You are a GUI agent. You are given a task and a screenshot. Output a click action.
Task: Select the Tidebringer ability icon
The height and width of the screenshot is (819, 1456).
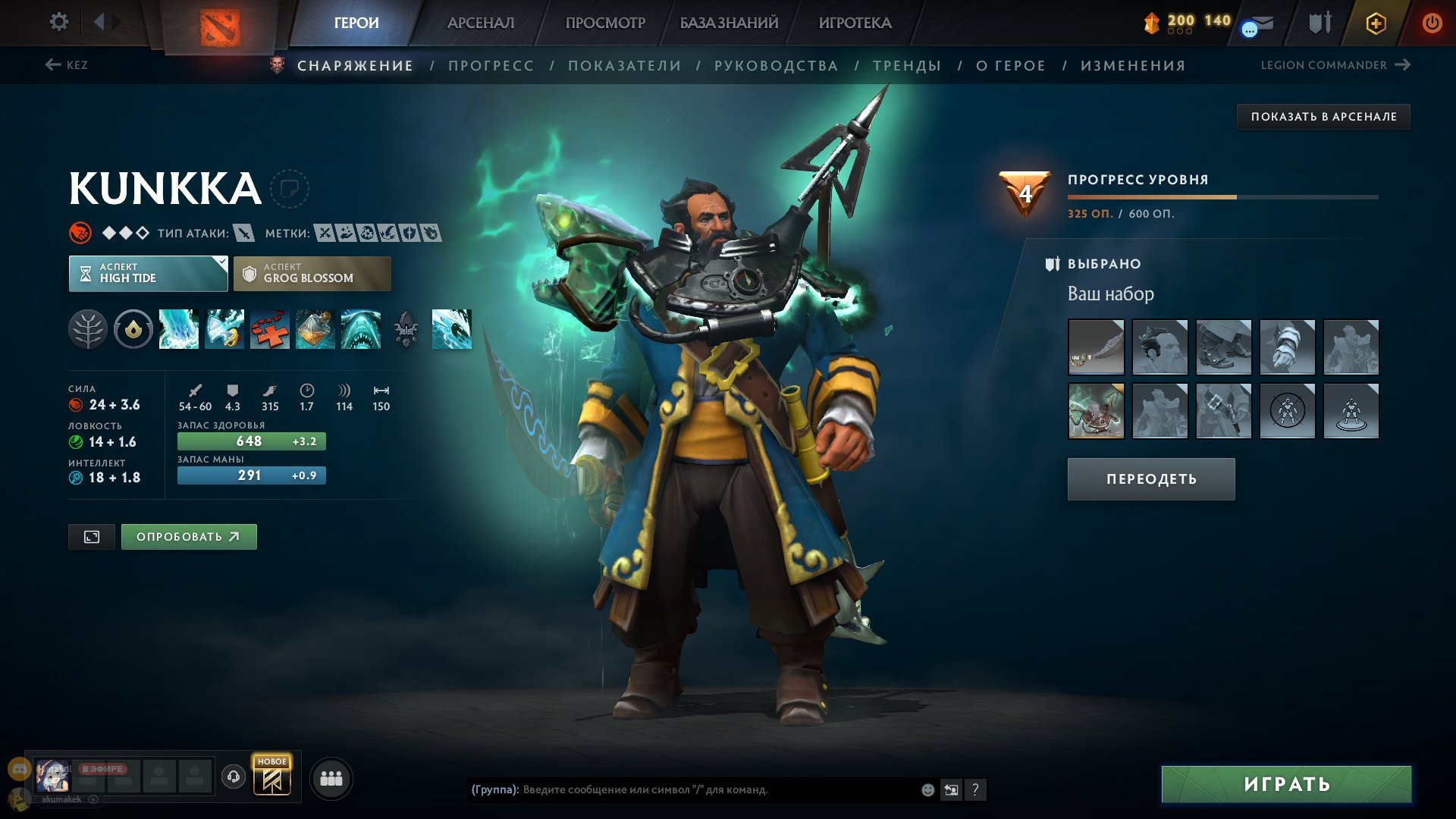click(226, 329)
